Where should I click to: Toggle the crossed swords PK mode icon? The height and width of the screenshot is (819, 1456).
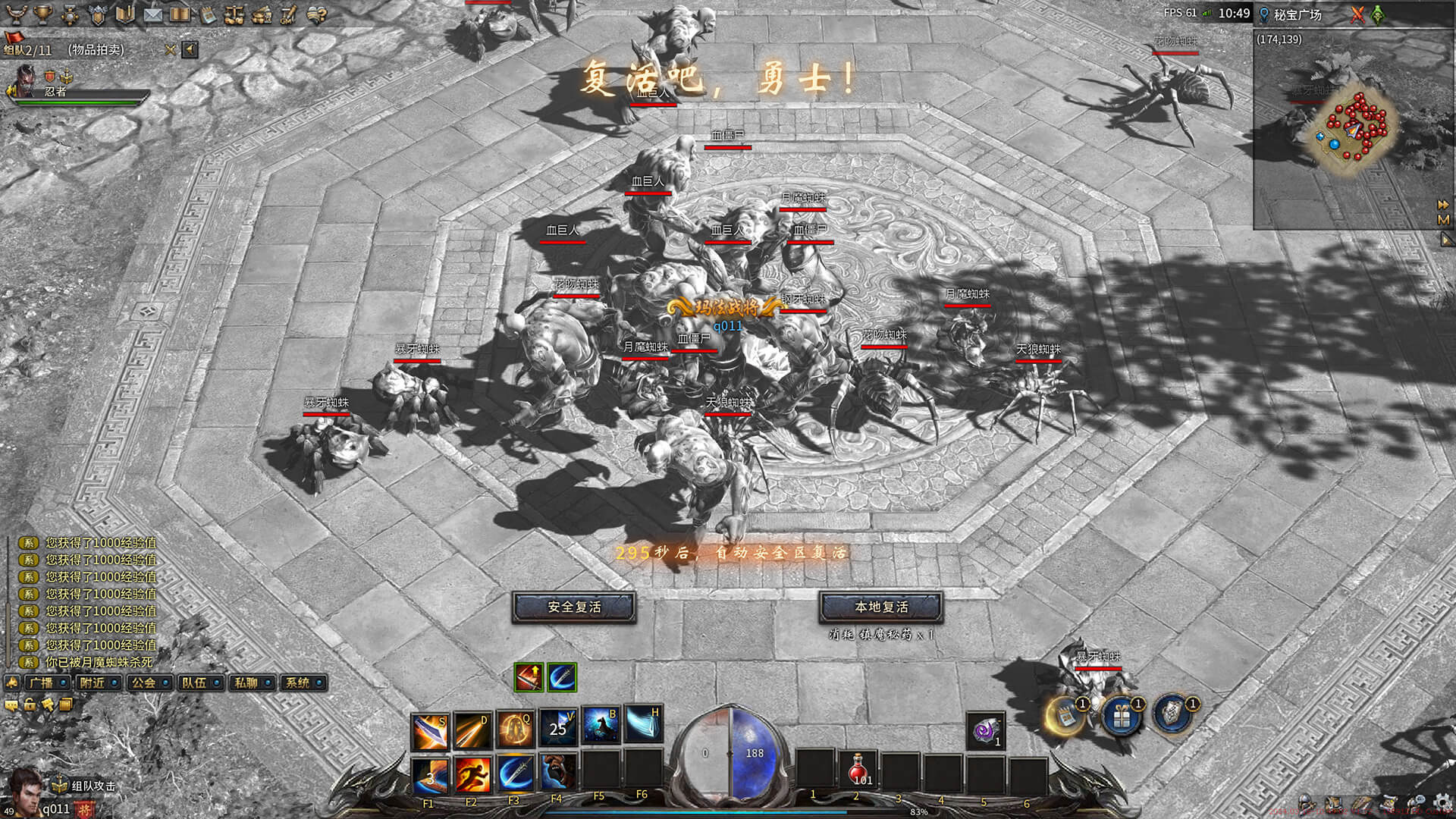click(1357, 14)
